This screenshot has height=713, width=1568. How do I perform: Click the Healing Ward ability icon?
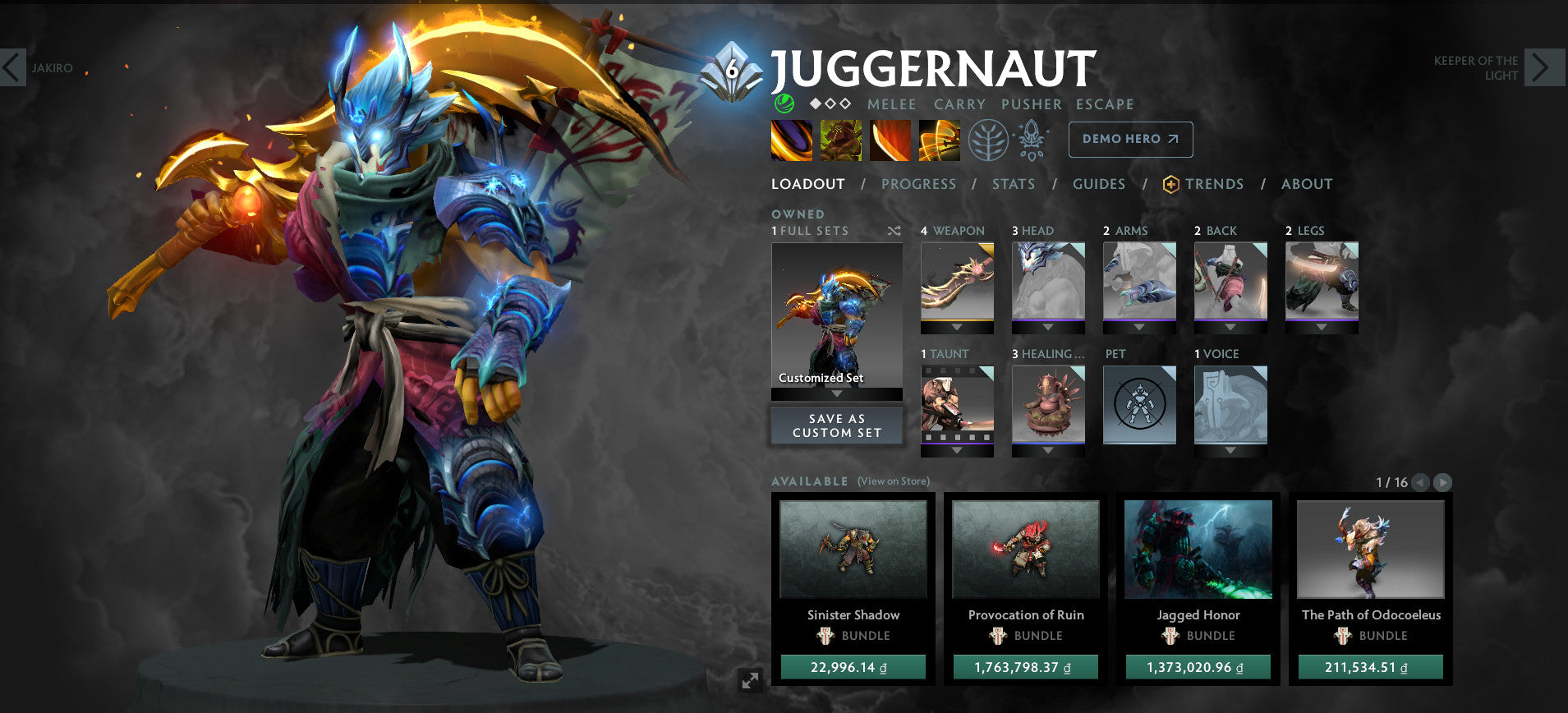[840, 140]
